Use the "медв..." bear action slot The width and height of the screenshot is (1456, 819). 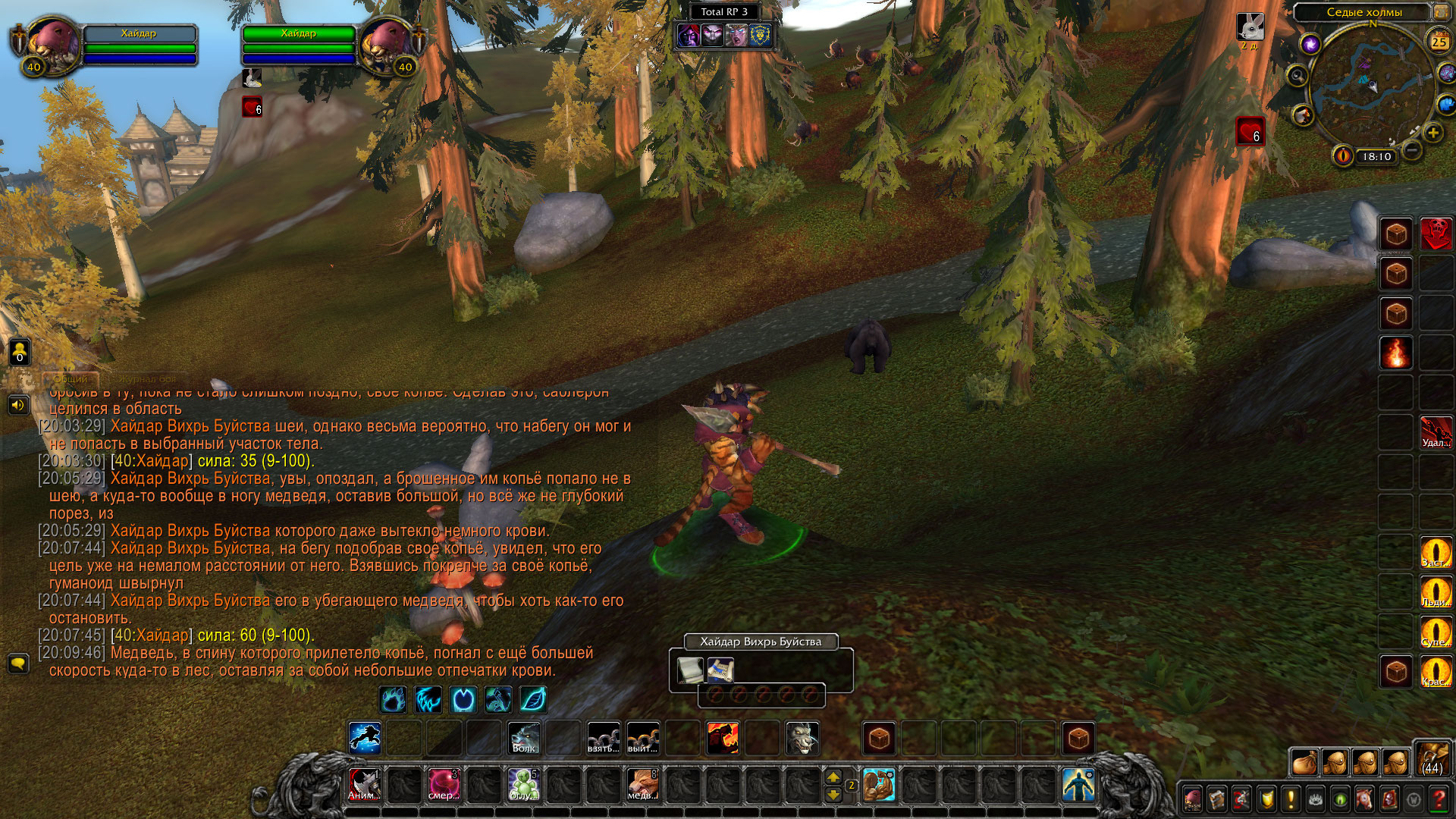point(642,785)
